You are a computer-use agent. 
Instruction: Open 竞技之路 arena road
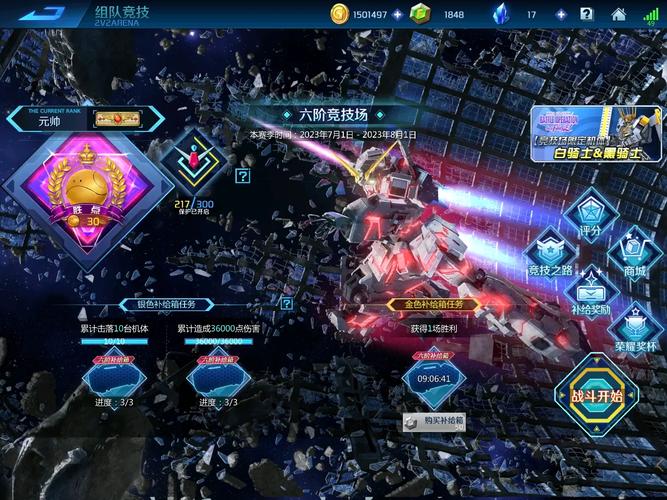pyautogui.click(x=553, y=255)
